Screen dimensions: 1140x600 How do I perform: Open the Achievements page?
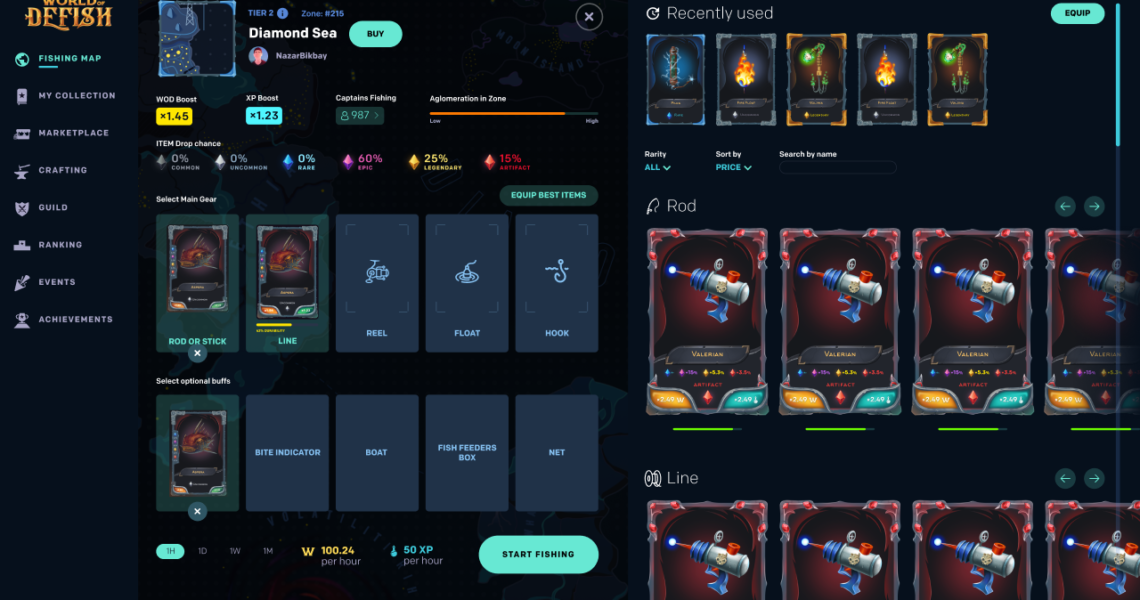click(x=75, y=320)
